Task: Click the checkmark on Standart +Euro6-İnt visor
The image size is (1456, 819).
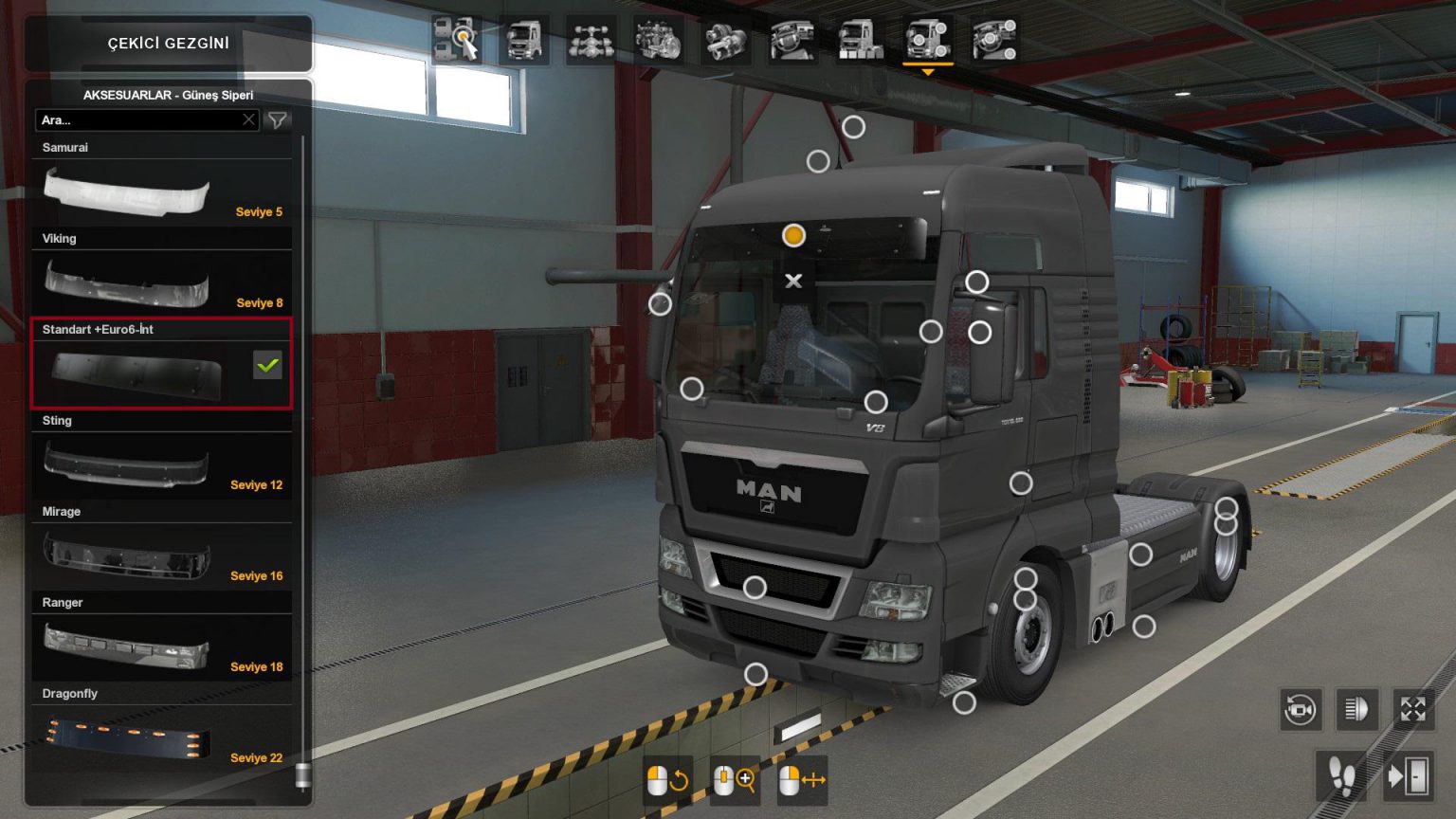Action: tap(266, 365)
